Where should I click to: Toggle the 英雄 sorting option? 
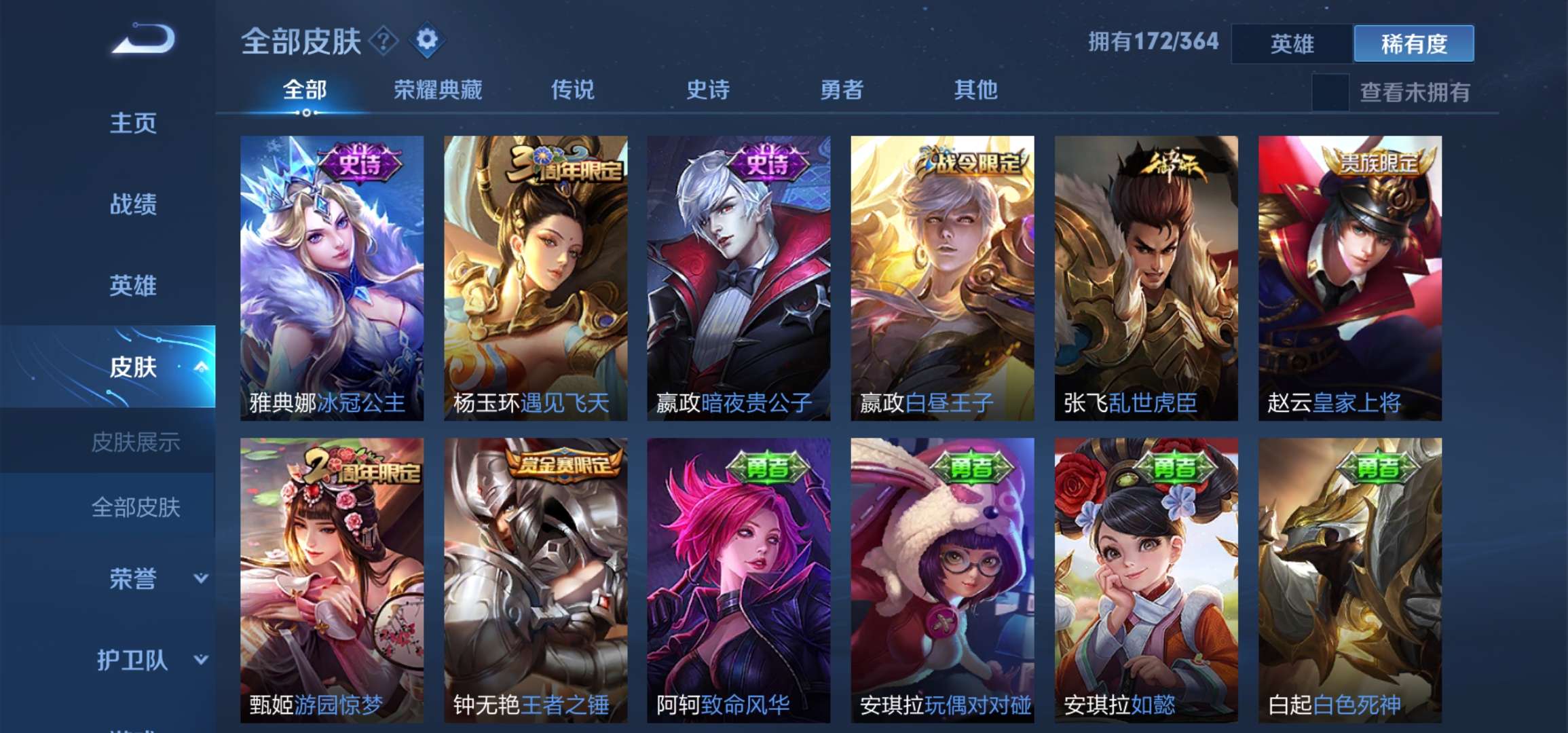pyautogui.click(x=1292, y=43)
